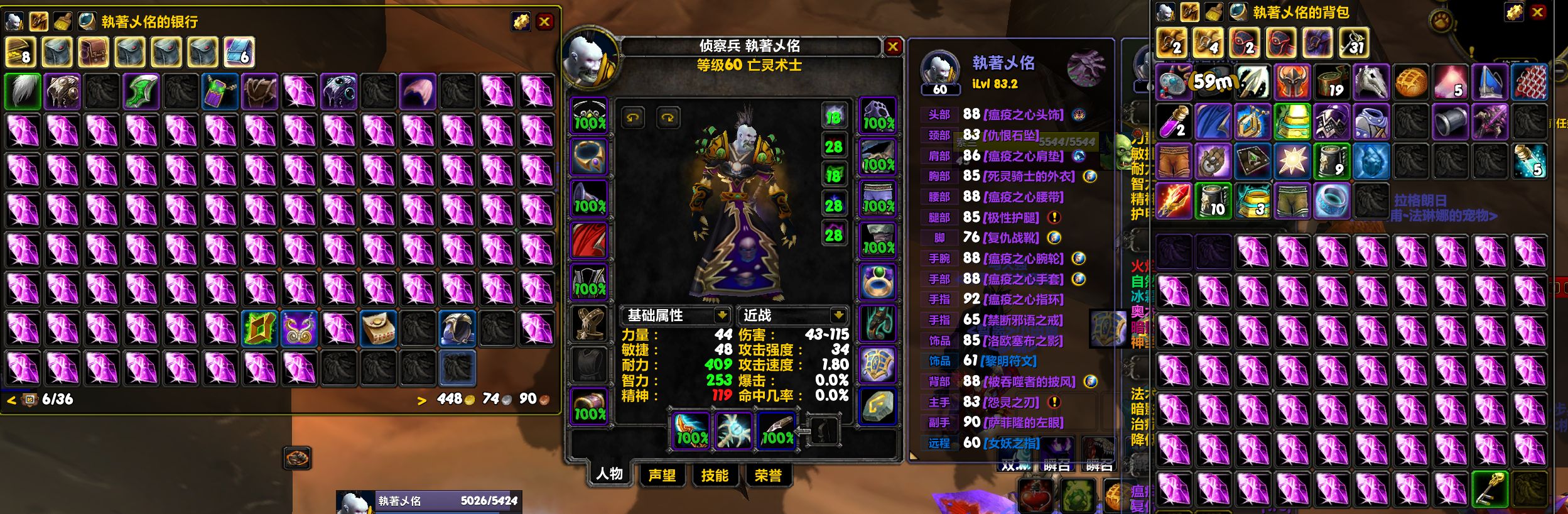Close the backpack window

click(x=1537, y=12)
